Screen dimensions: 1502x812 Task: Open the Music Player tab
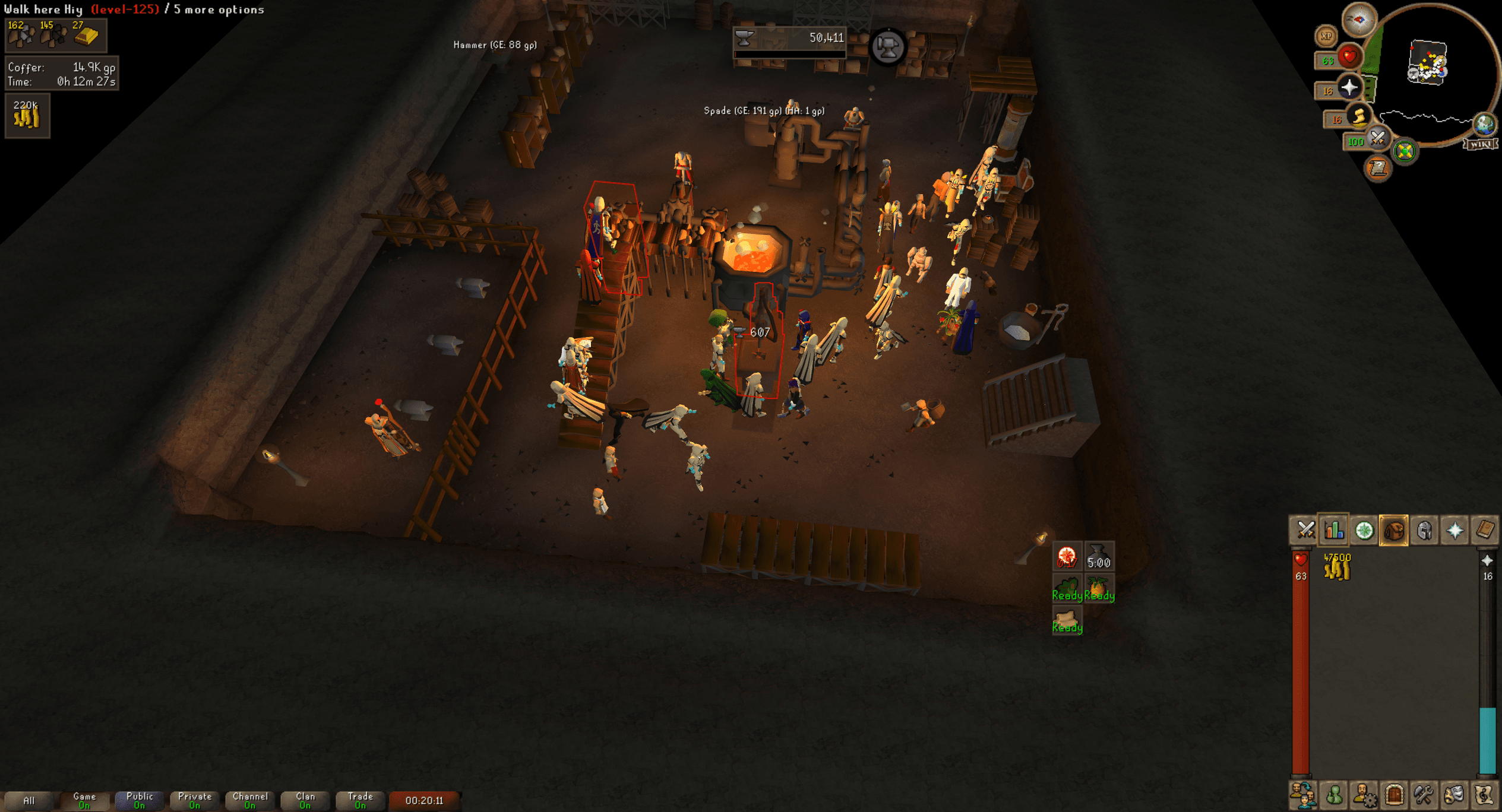coord(1483,794)
